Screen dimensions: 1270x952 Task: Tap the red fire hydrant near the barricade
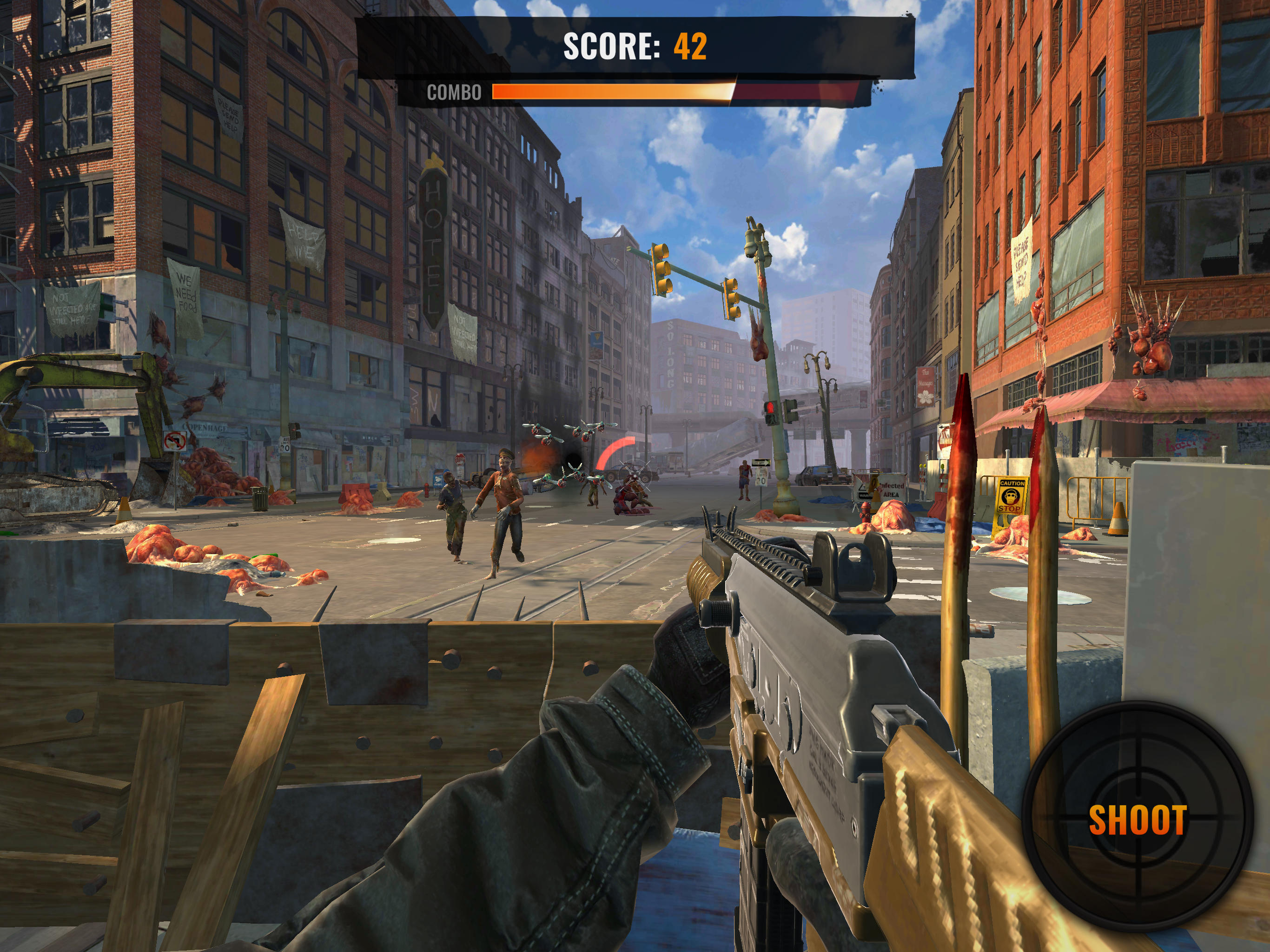click(x=866, y=513)
